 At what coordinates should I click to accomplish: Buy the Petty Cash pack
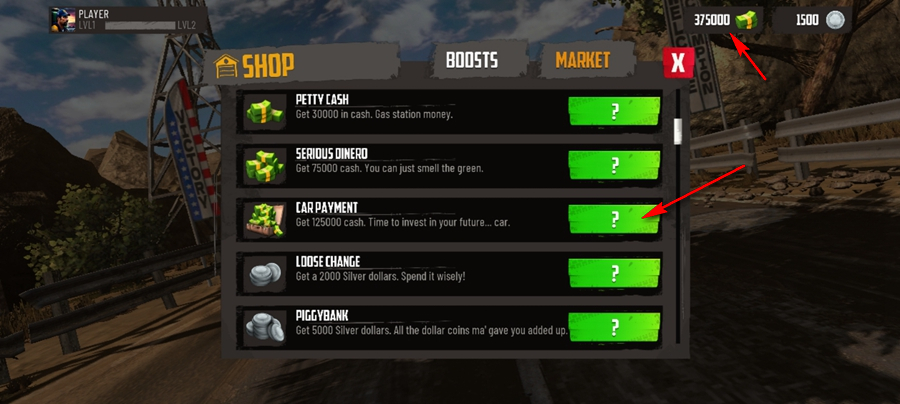pos(614,110)
